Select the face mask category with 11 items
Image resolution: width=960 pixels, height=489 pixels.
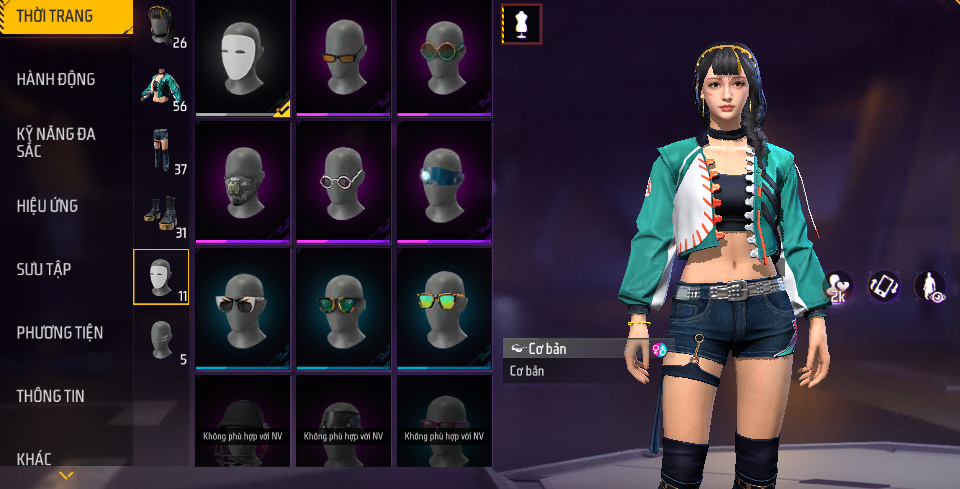161,277
